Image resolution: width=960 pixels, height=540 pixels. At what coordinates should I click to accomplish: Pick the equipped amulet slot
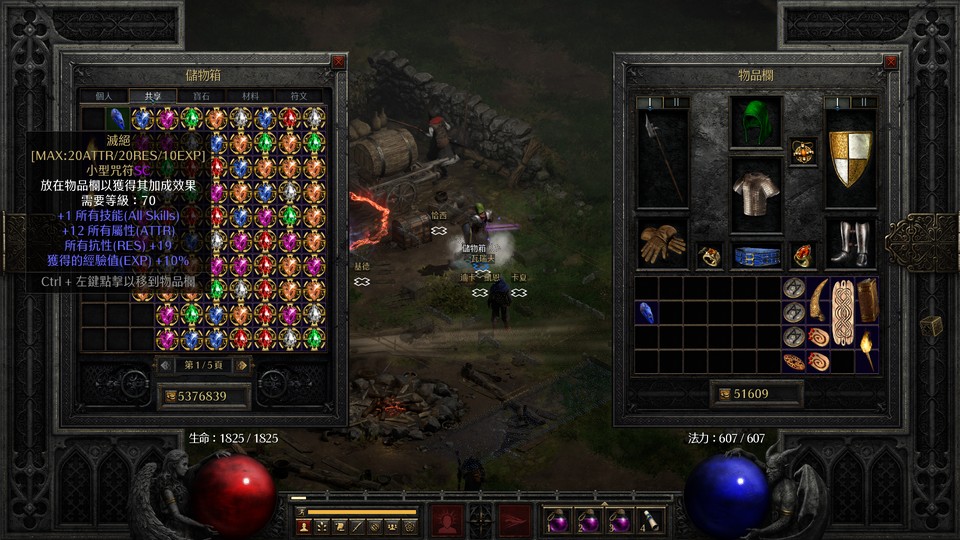click(803, 150)
